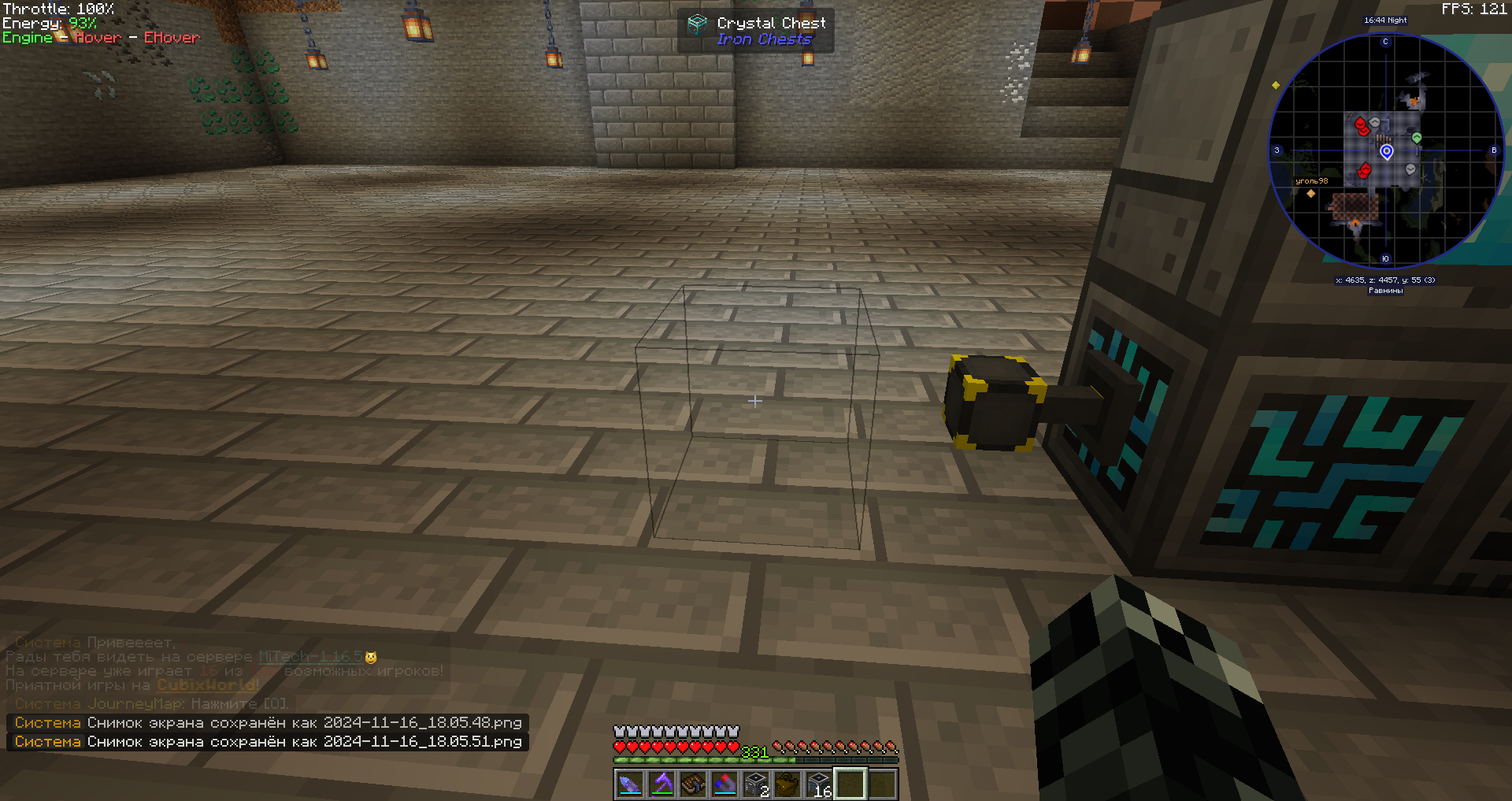This screenshot has width=1512, height=801.
Task: Select the red-blue magnet hotbar slot
Action: pyautogui.click(x=724, y=784)
